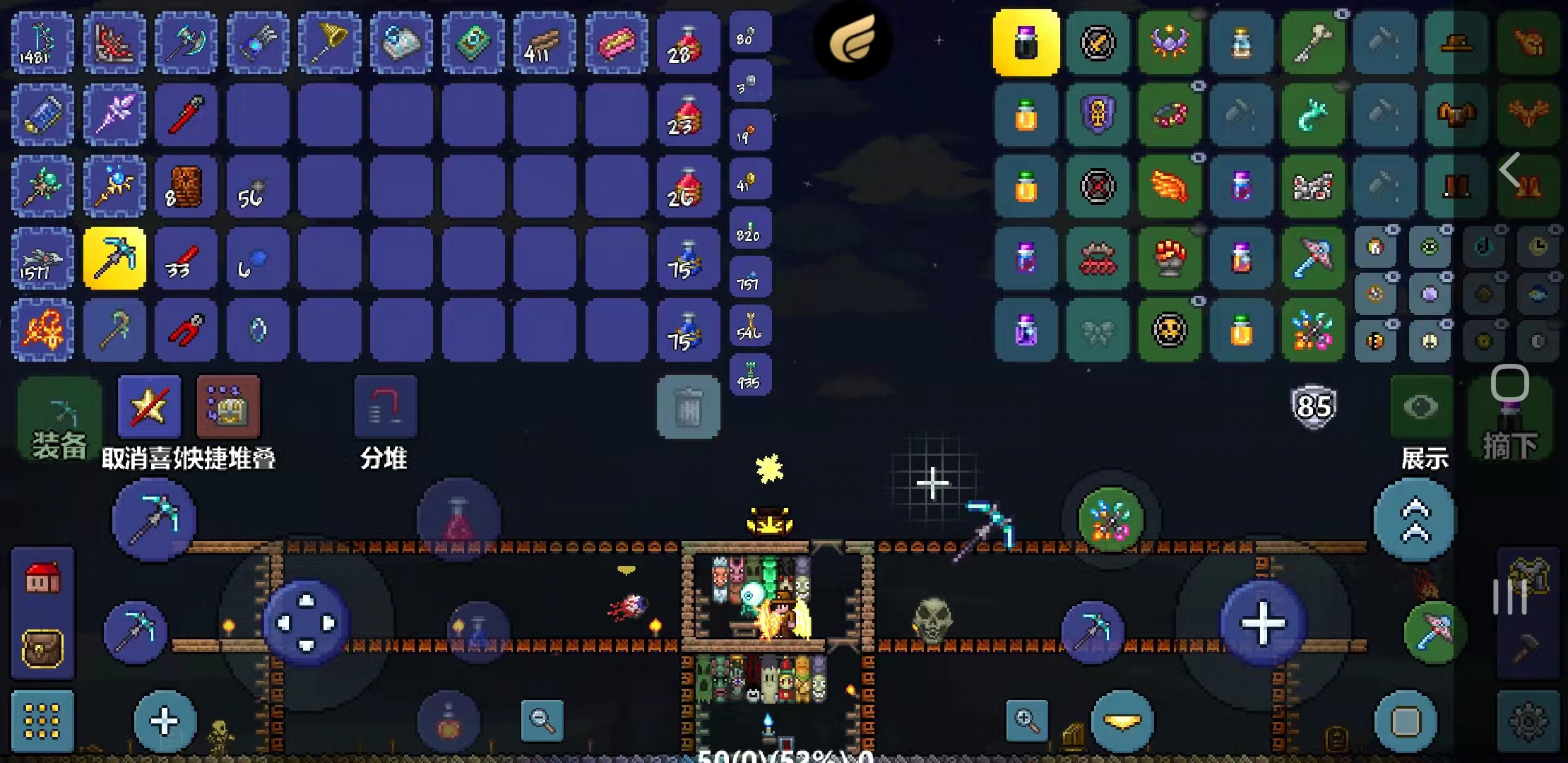Select the Ankh Shield equipment slot

tap(1098, 114)
